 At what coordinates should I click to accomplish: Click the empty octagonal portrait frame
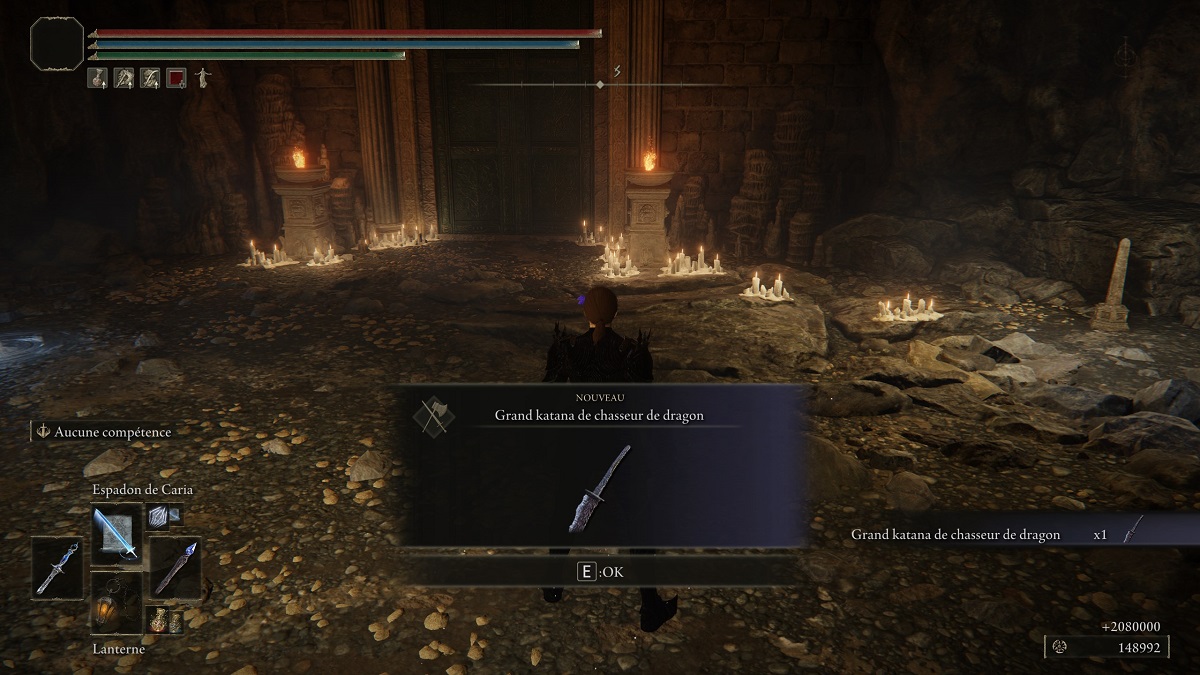pos(56,43)
